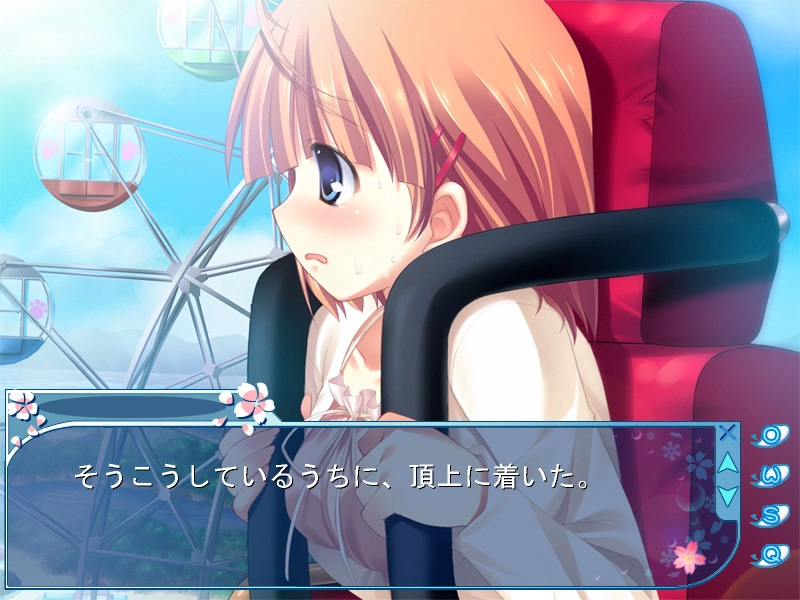Viewport: 800px width, 600px height.
Task: Click the up arrow on the message window
Action: click(728, 463)
